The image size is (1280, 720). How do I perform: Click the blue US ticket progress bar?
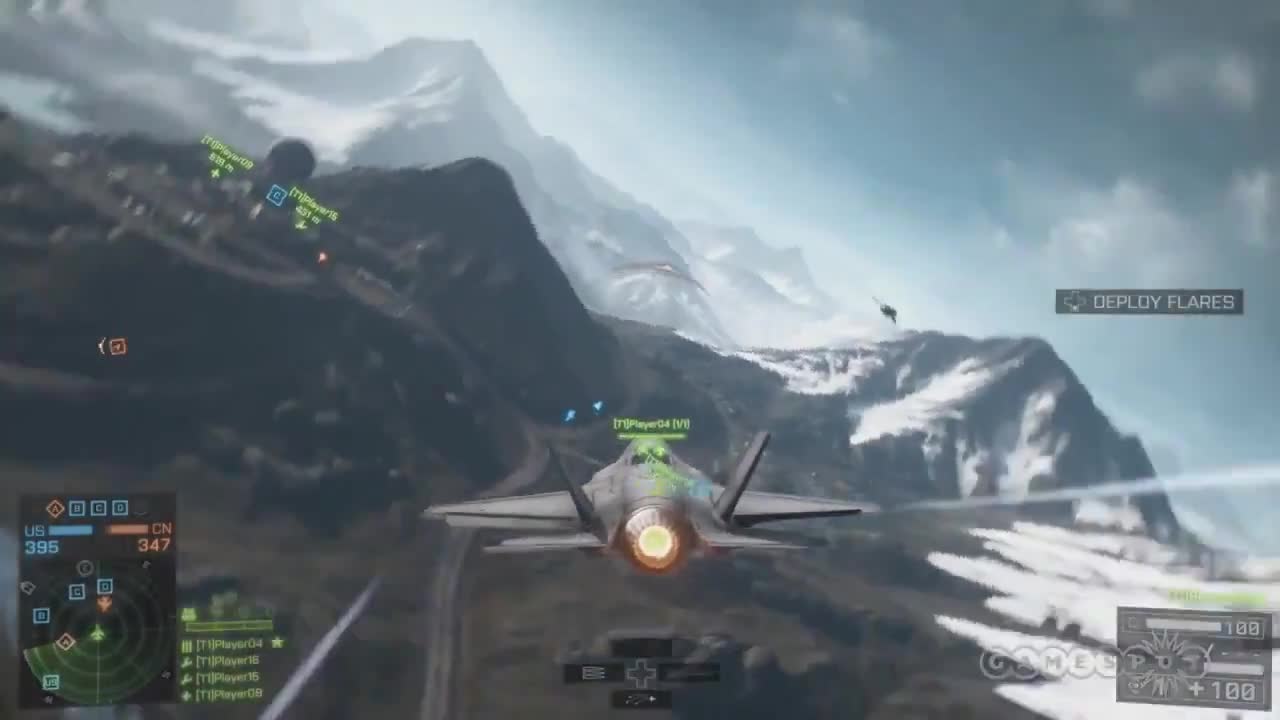70,530
